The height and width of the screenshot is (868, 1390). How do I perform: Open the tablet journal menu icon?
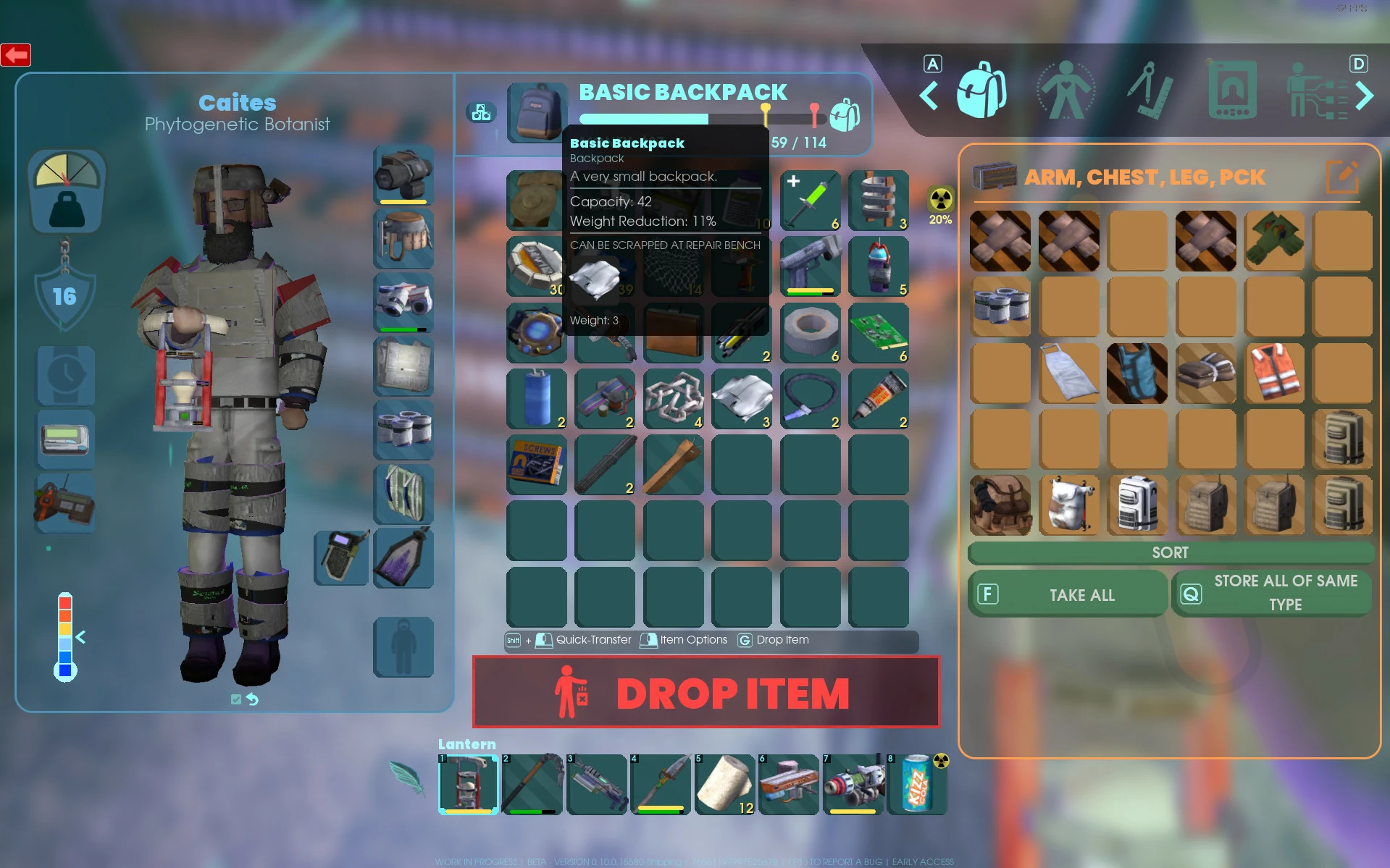[1231, 88]
